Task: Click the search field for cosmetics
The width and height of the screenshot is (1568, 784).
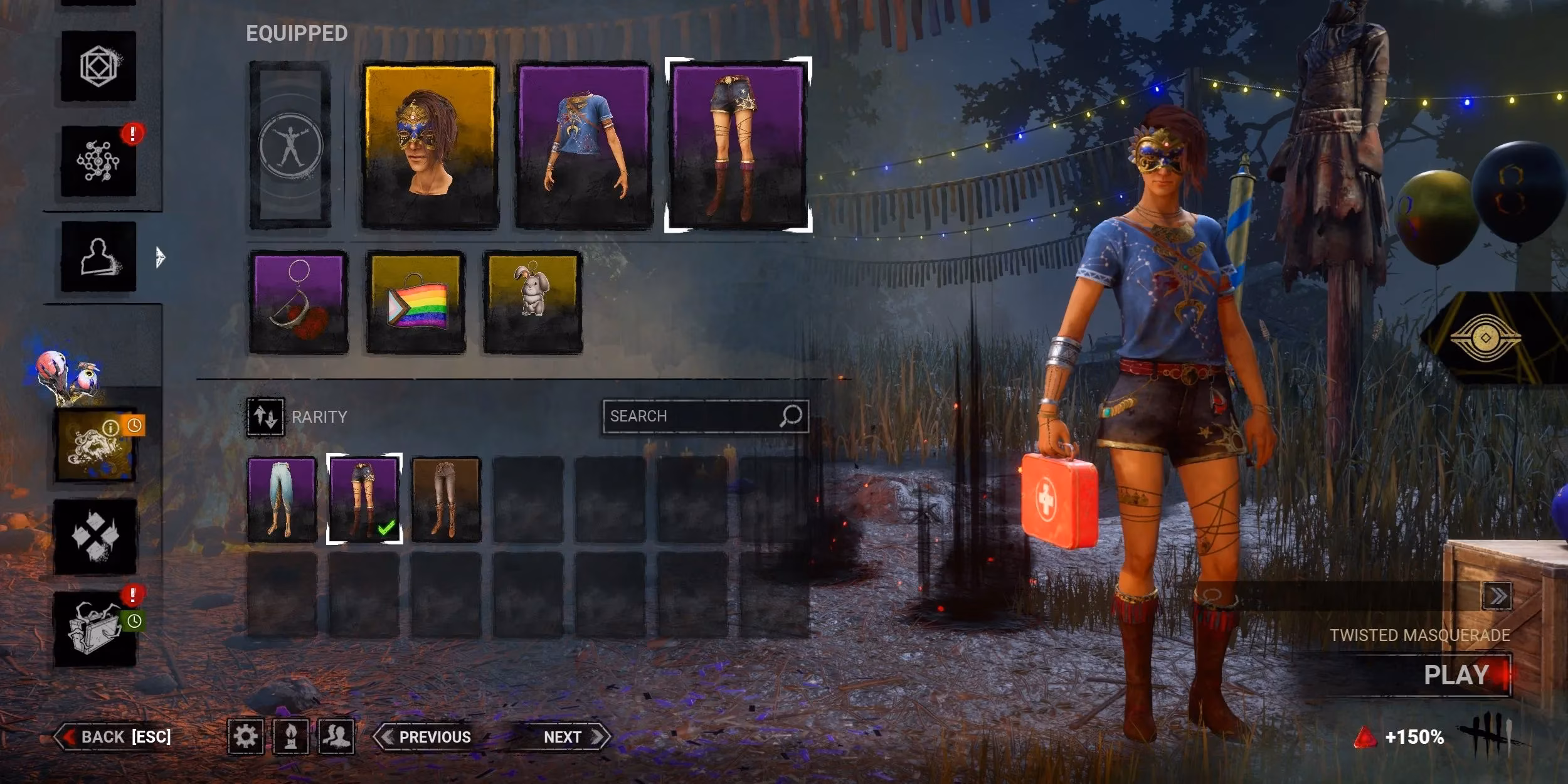Action: pos(693,416)
